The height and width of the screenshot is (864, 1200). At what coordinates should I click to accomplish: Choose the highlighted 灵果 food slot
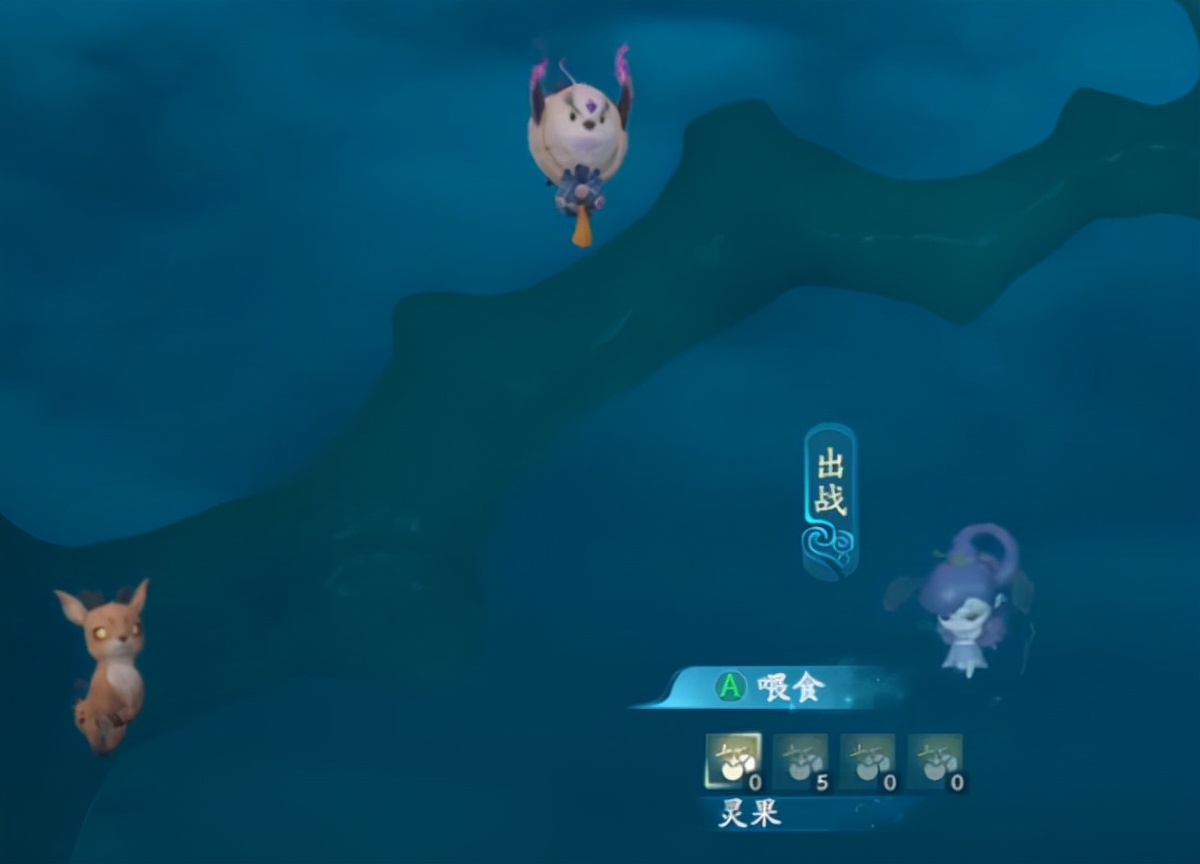[x=733, y=762]
